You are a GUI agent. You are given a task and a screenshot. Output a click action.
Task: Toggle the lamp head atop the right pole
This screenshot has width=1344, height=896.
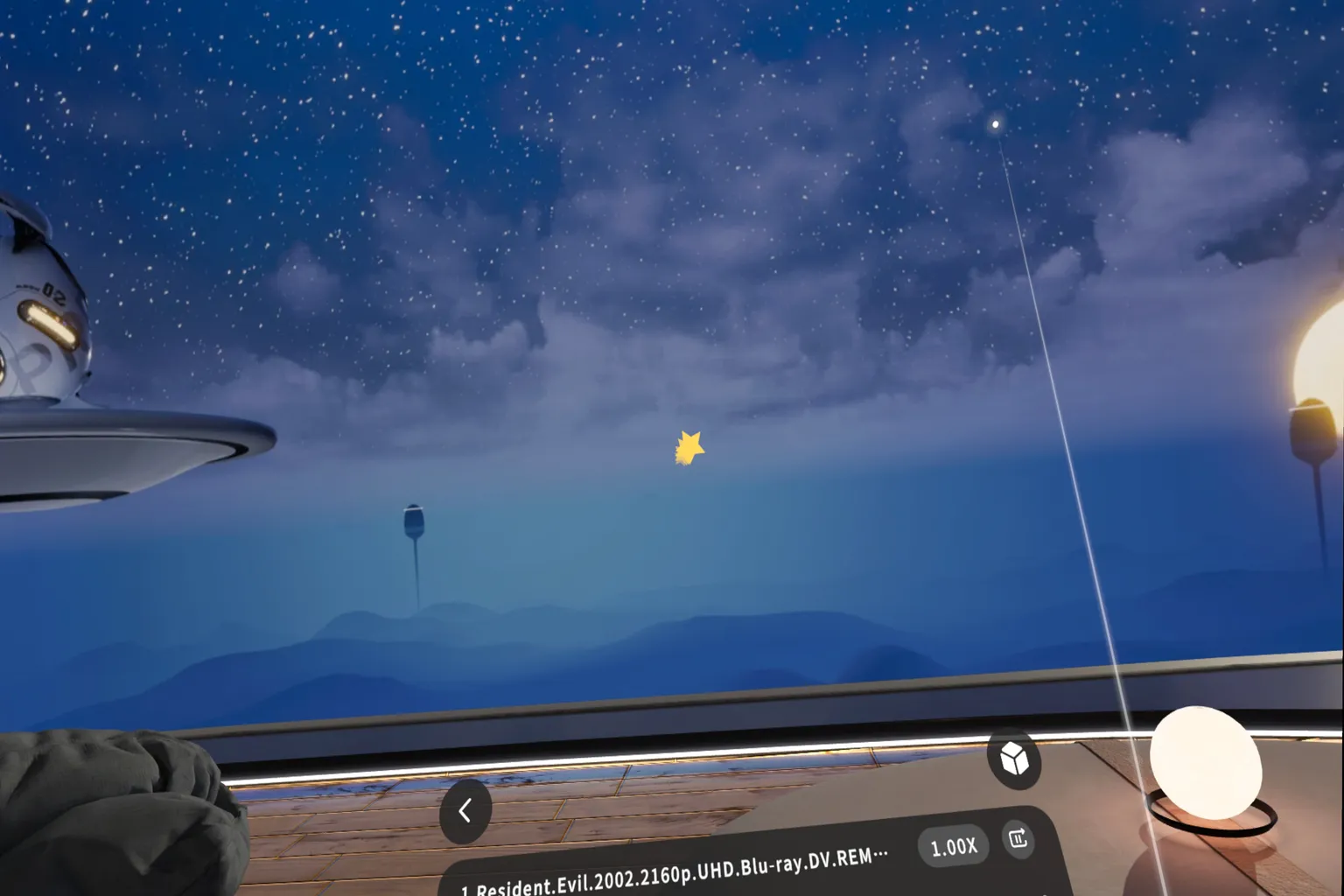pyautogui.click(x=1312, y=426)
